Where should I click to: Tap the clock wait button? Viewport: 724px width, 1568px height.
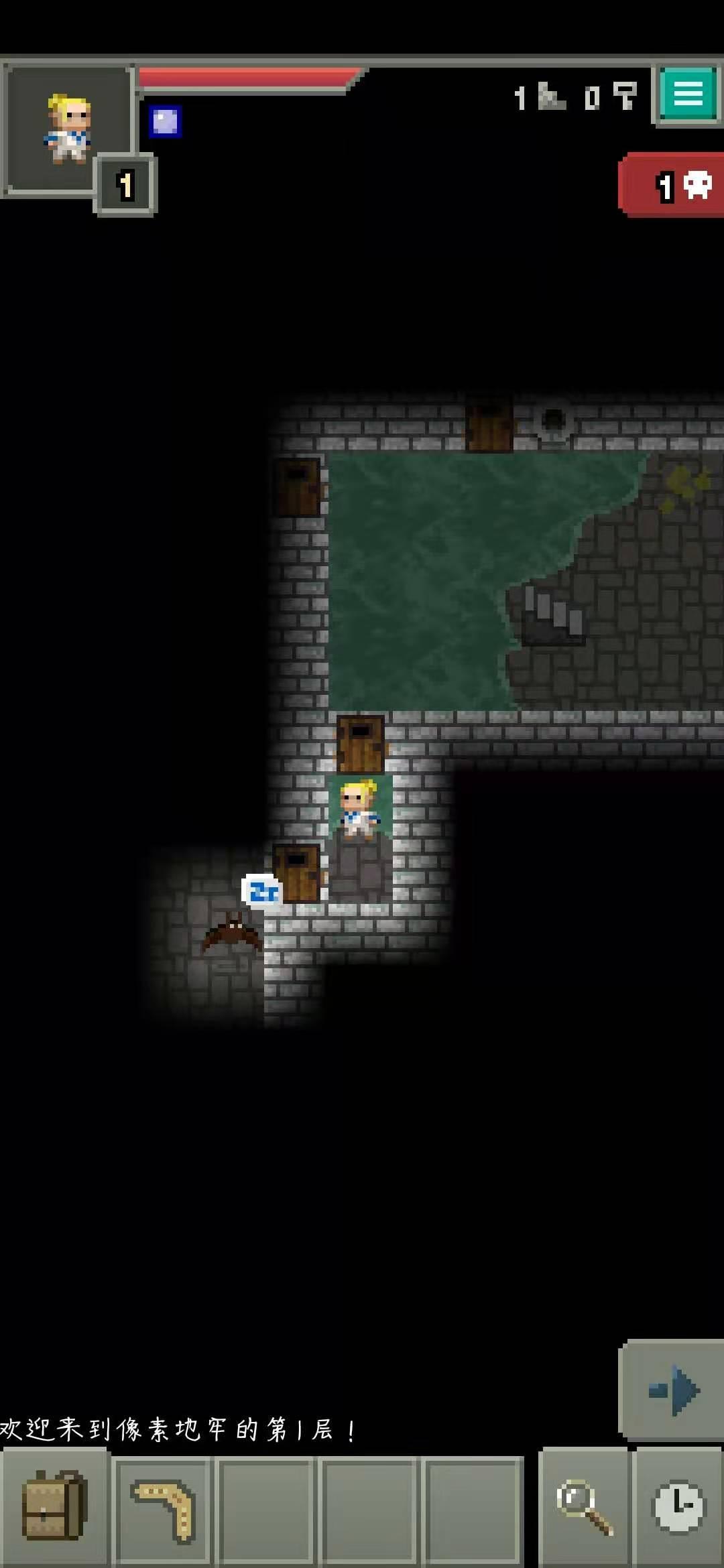[678, 1508]
